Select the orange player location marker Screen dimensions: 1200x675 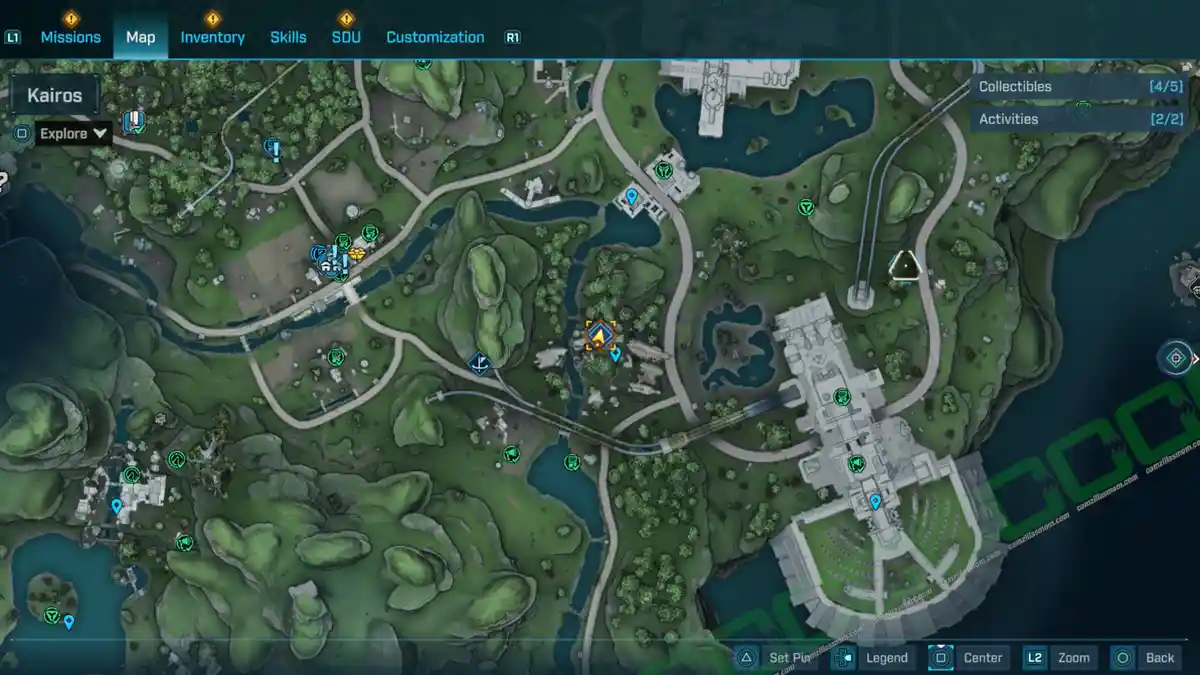point(600,336)
